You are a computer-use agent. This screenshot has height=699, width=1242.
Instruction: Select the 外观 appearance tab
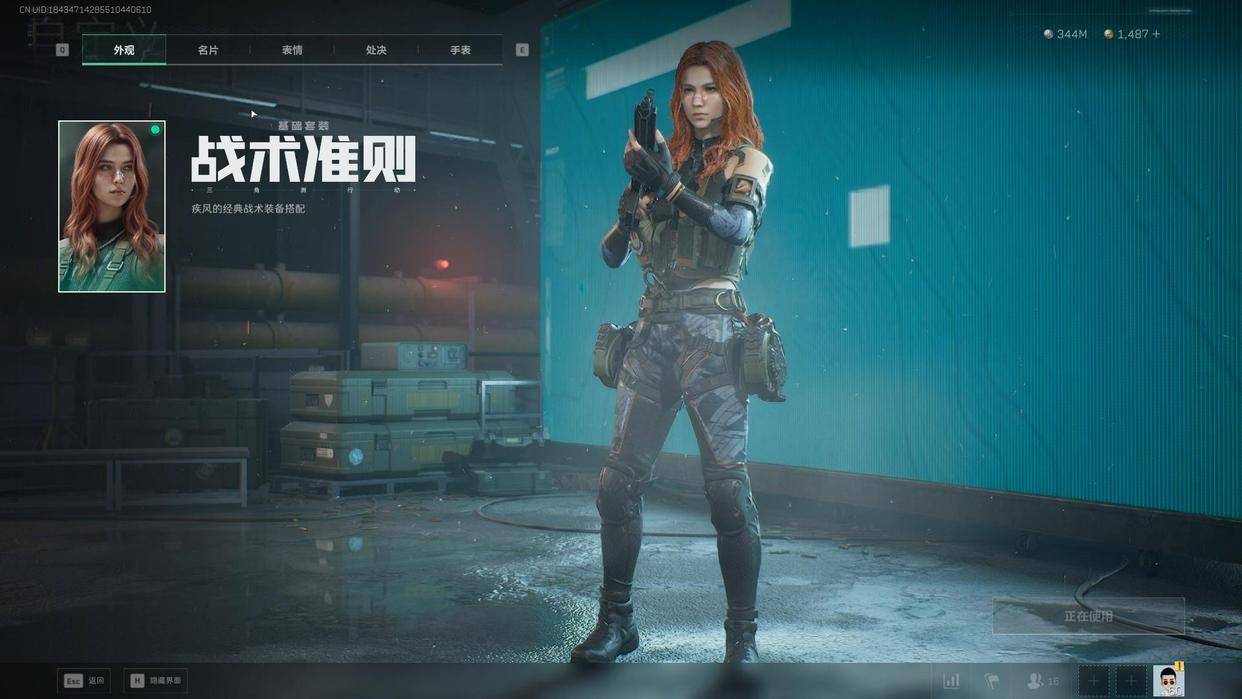coord(124,50)
